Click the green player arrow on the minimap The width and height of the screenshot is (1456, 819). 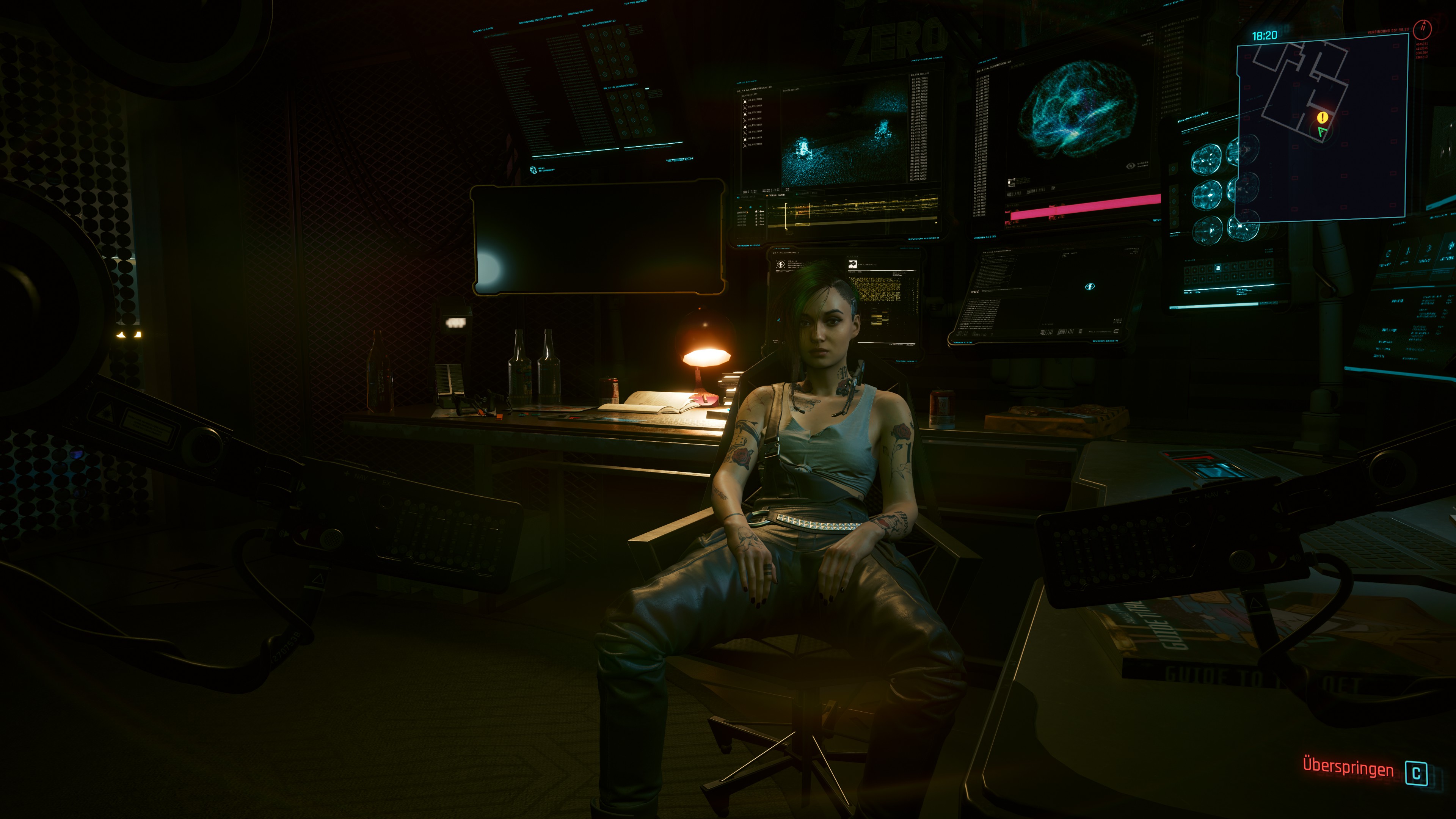1322,132
